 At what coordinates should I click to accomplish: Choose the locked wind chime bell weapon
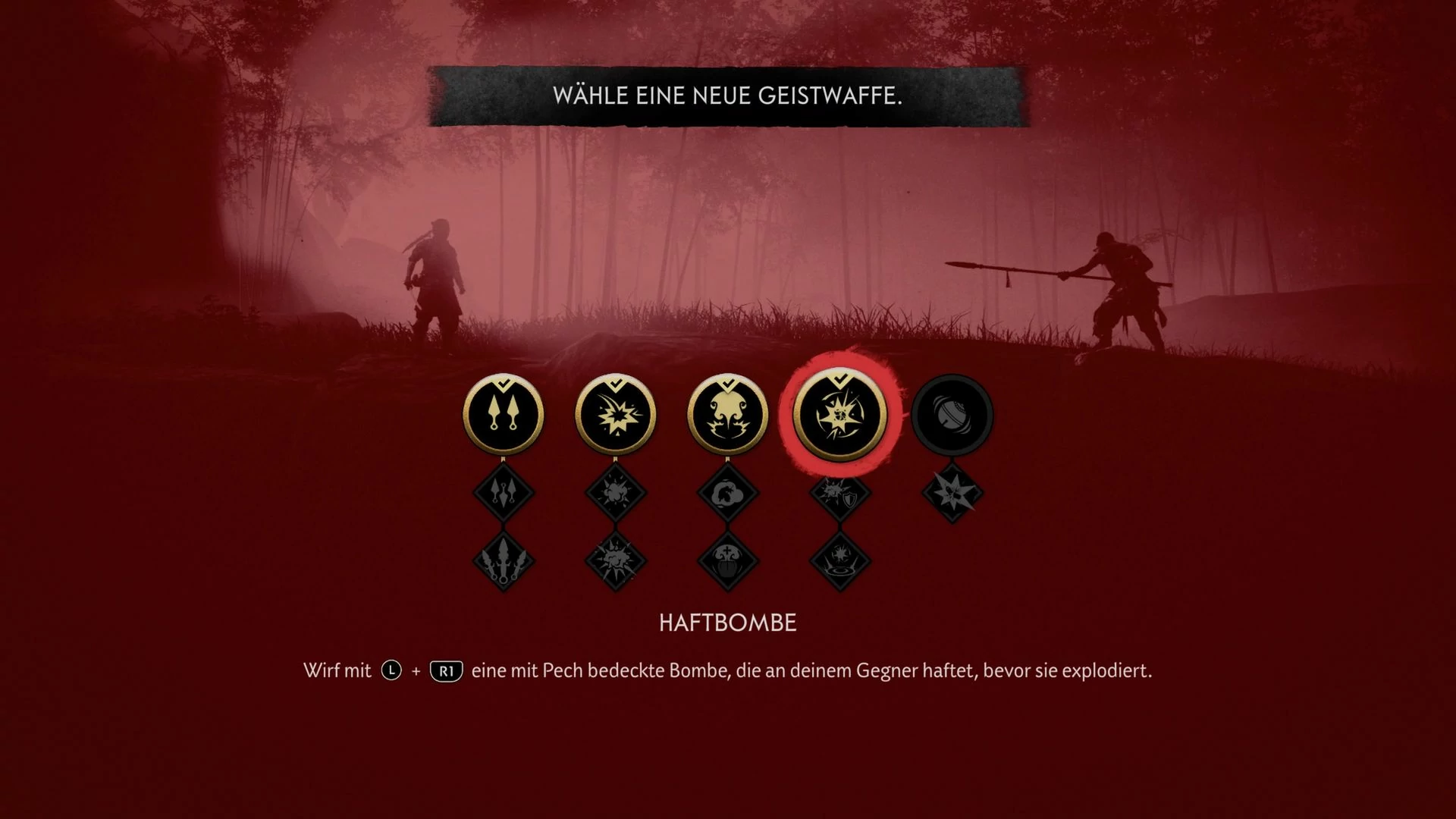(x=952, y=415)
